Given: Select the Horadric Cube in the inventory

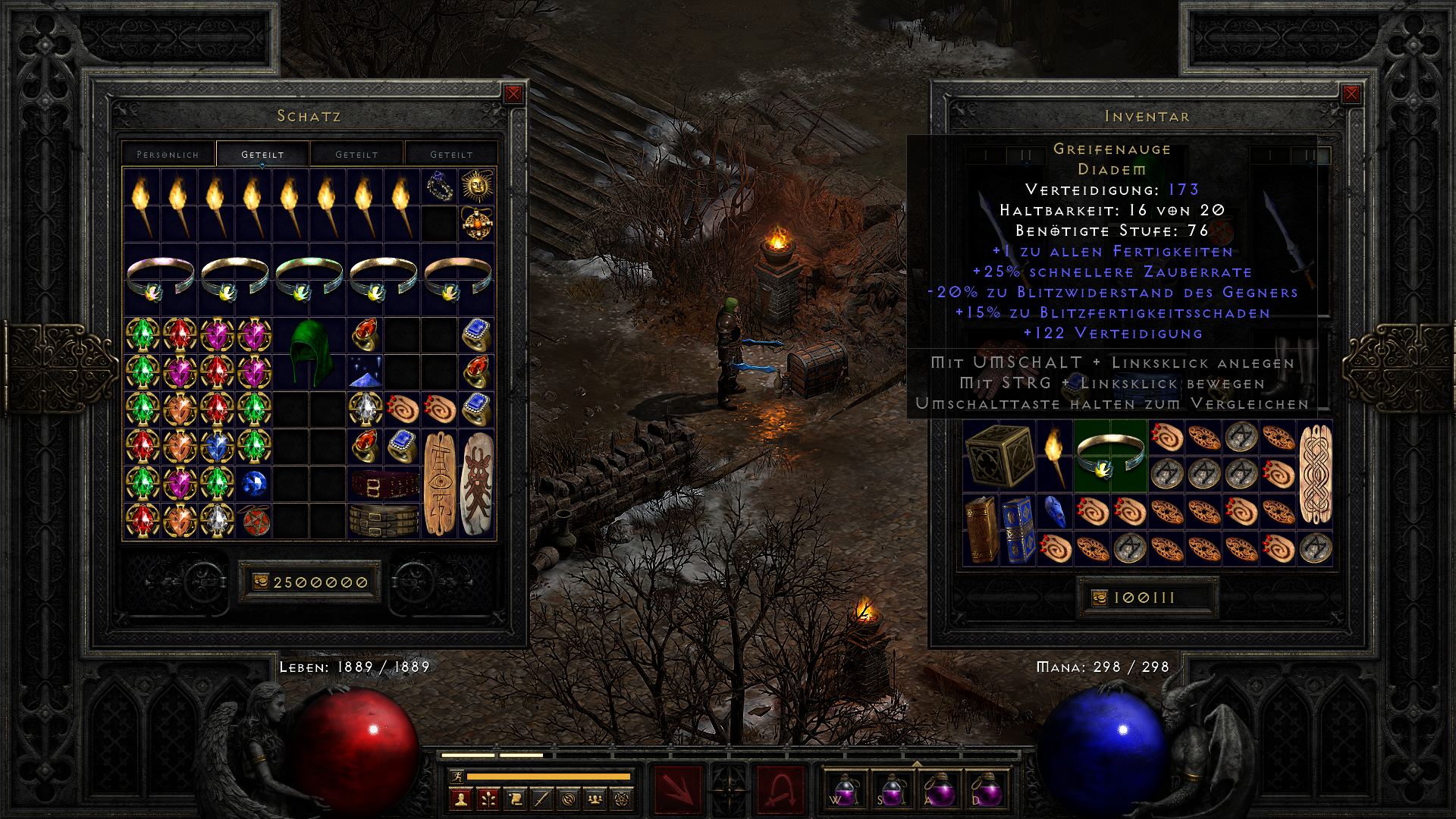Looking at the screenshot, I should point(1000,457).
